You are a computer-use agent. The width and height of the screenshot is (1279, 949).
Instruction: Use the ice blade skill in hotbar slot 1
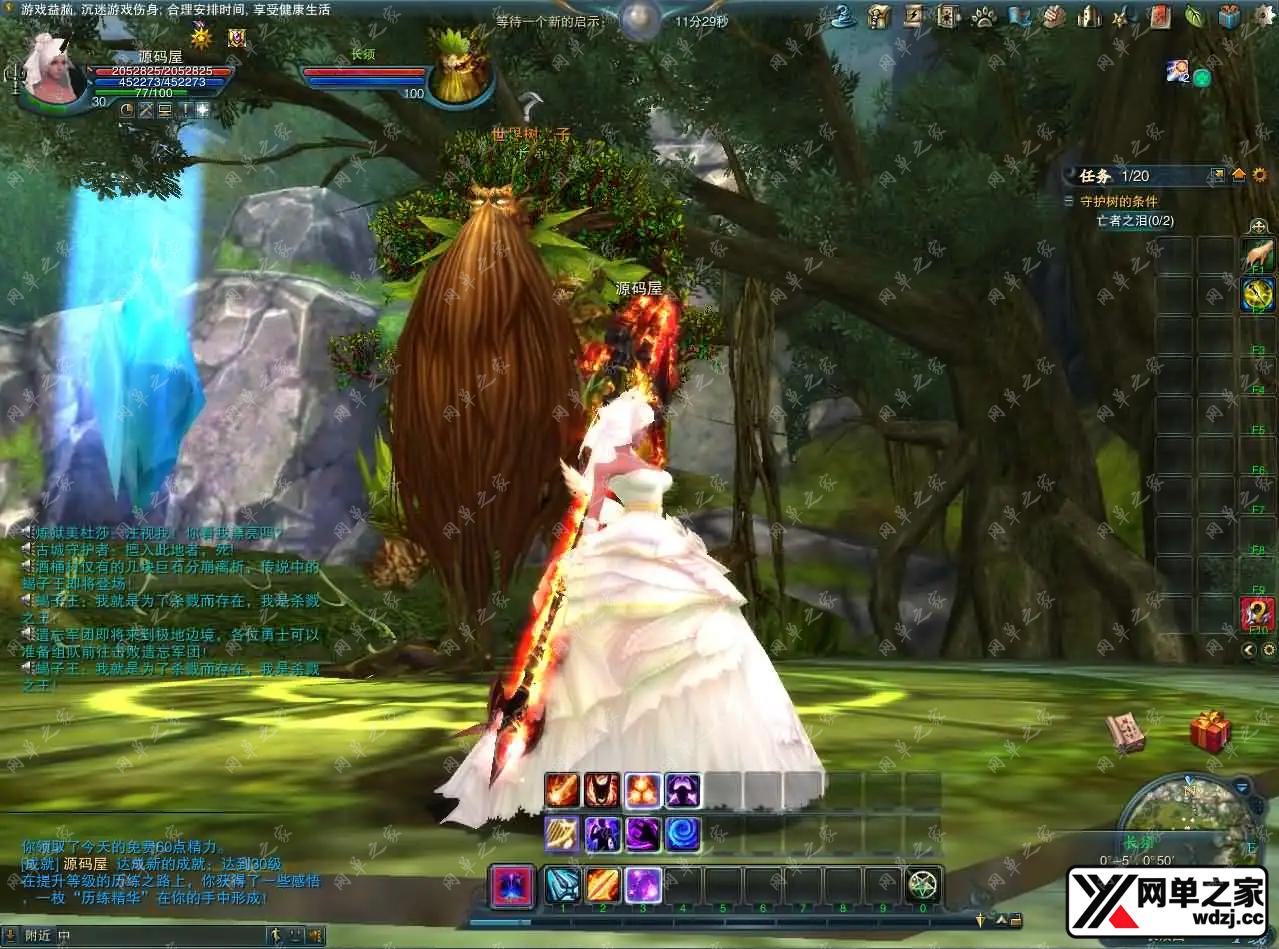(x=562, y=886)
